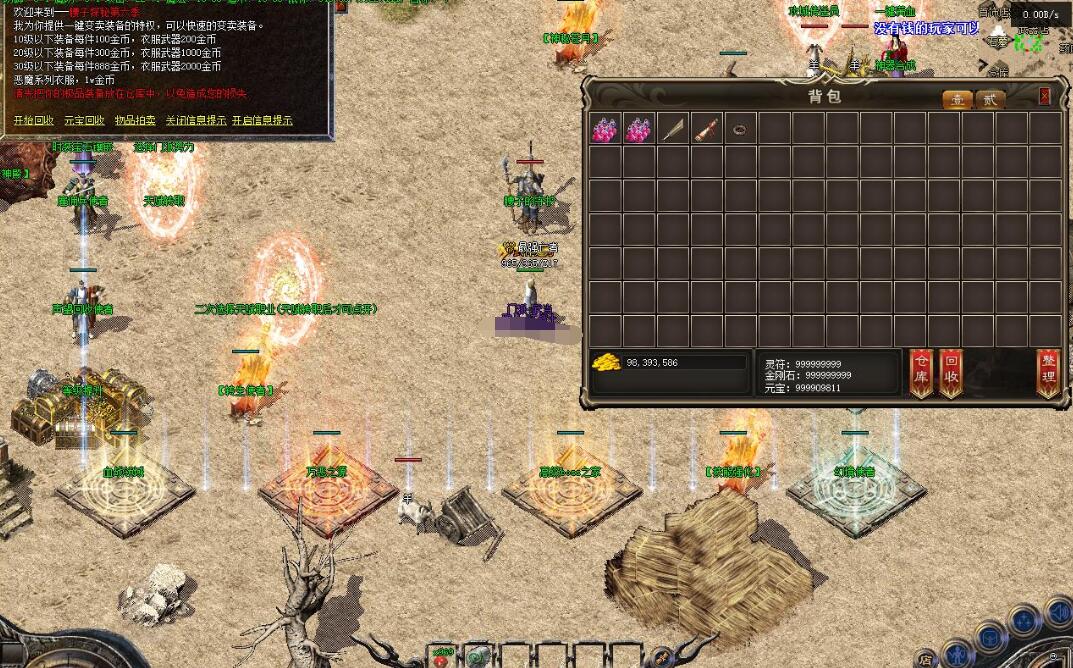The width and height of the screenshot is (1073, 668).
Task: Switch to backpack page 壹
Action: click(958, 99)
